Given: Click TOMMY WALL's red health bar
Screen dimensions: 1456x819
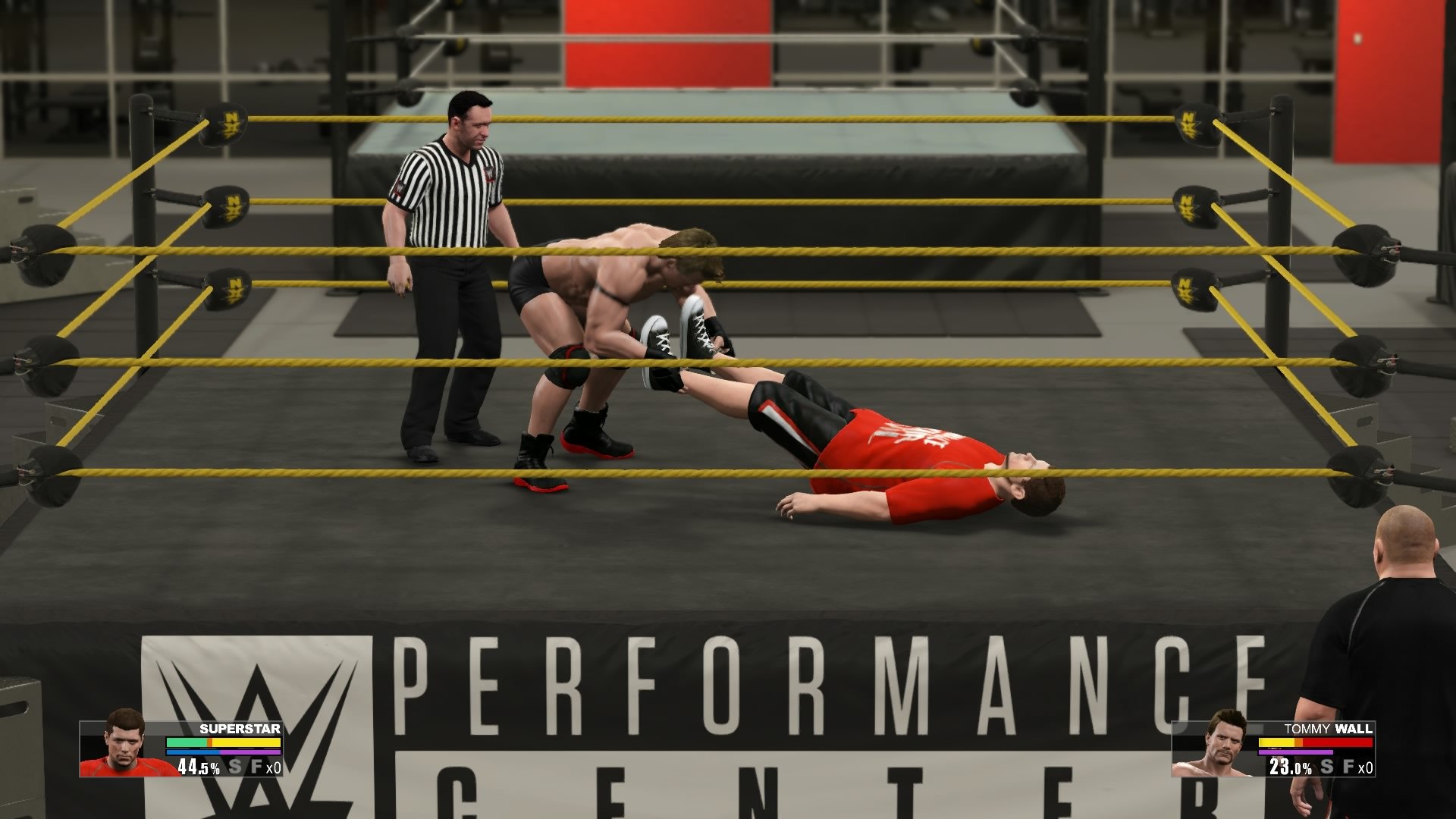Looking at the screenshot, I should [x=1337, y=742].
